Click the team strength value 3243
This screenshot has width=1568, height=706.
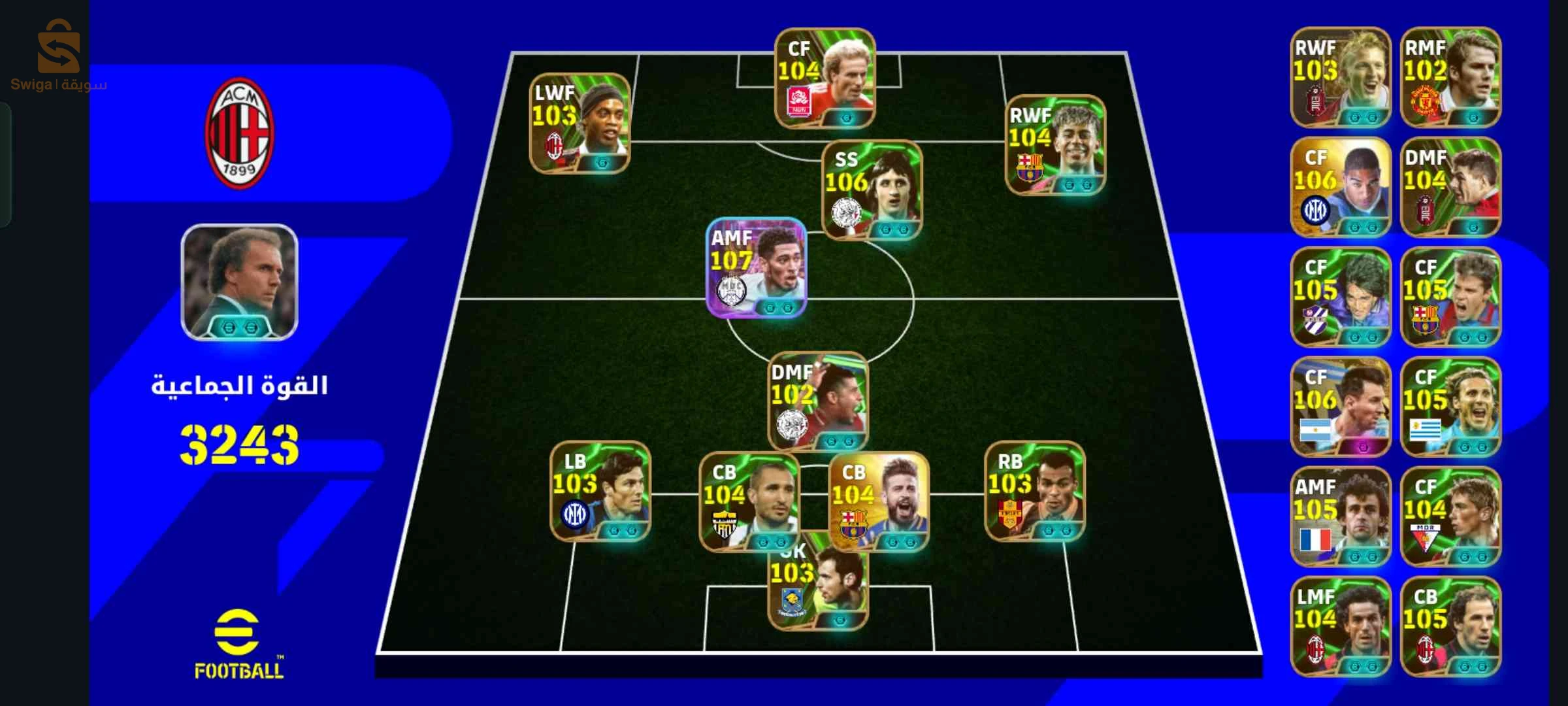[x=242, y=445]
